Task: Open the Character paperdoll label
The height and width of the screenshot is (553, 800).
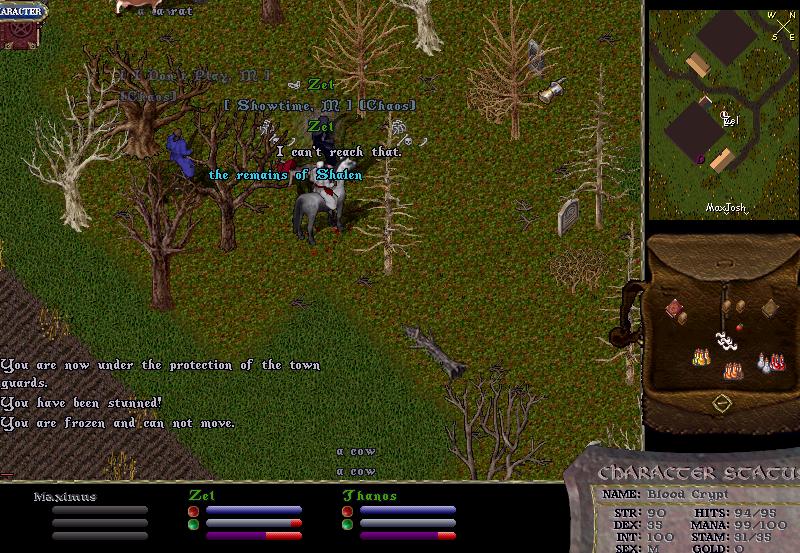Action: click(x=22, y=10)
